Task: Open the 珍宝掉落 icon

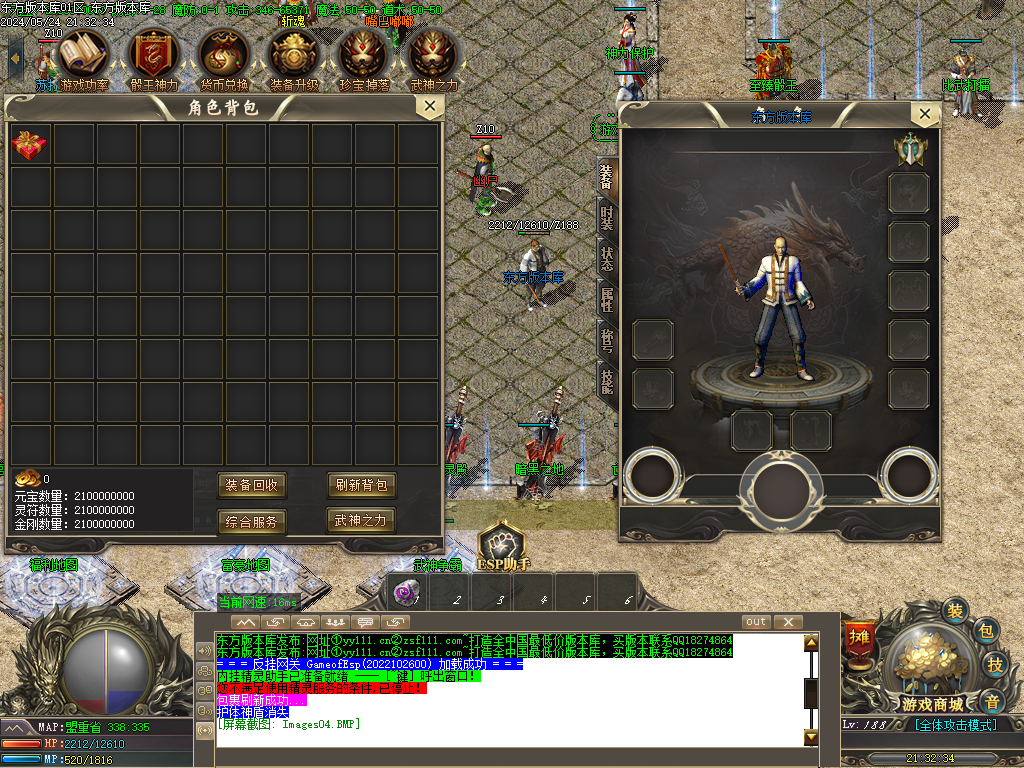Action: click(364, 54)
